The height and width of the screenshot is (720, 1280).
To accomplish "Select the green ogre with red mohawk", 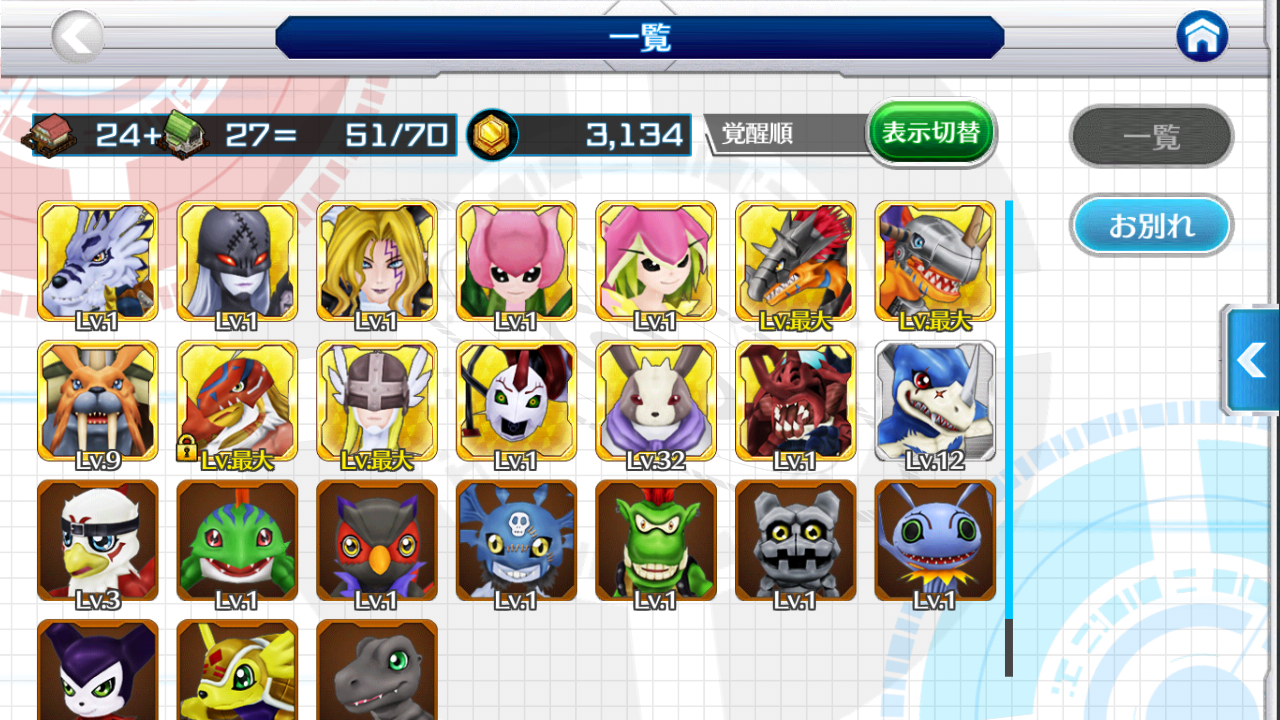I will 656,541.
